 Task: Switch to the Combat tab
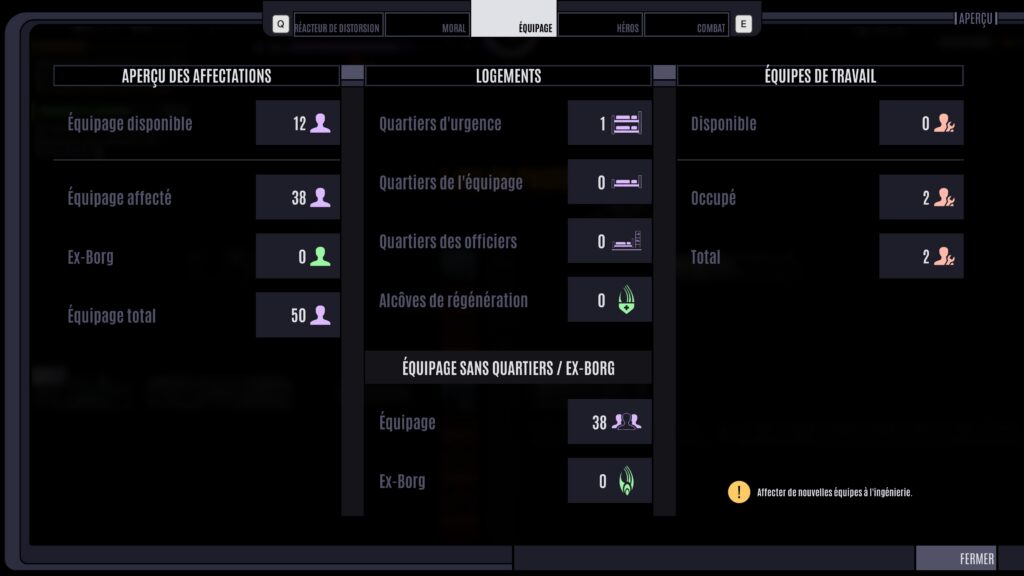[x=686, y=26]
